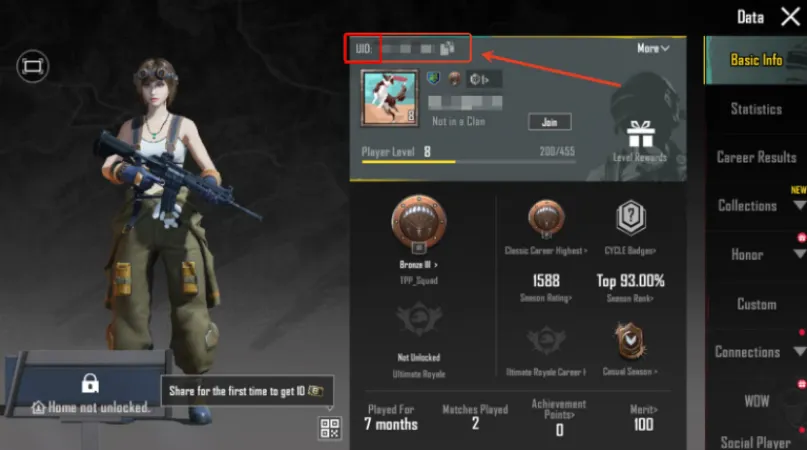
Task: Select the Custom tab
Action: pos(756,303)
